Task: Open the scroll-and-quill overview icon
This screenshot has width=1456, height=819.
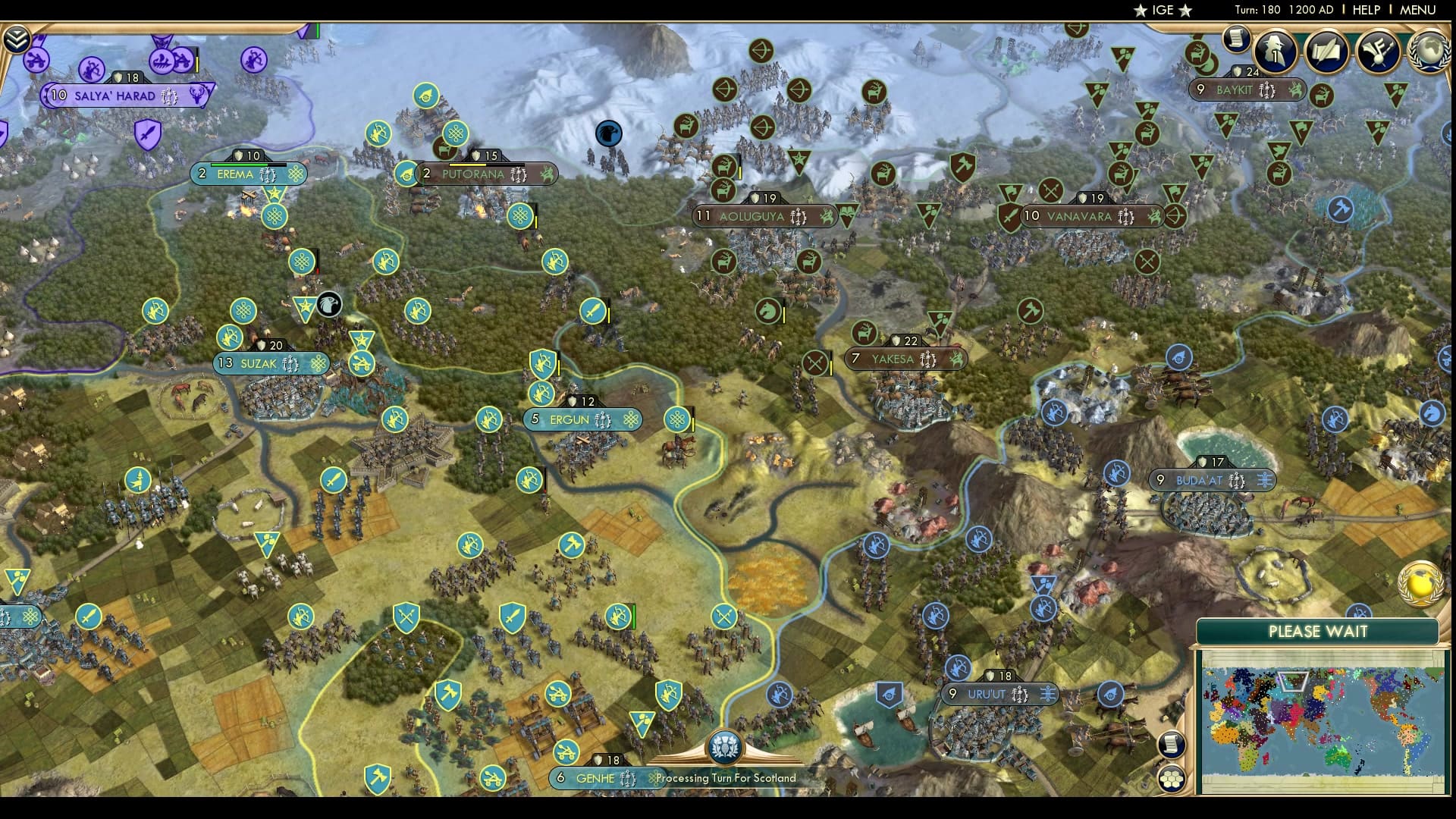Action: pos(1329,53)
